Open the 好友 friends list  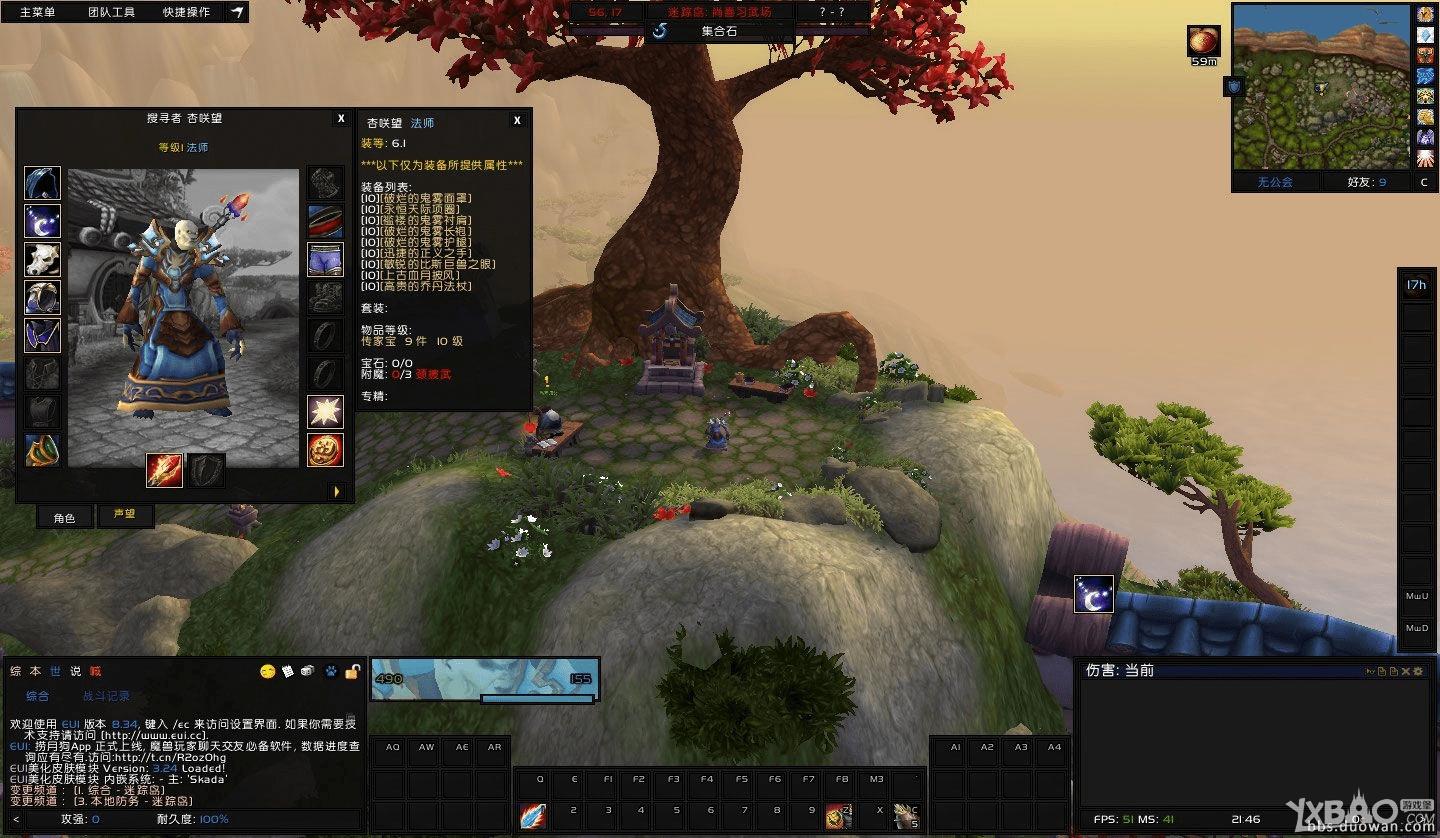click(x=1367, y=182)
